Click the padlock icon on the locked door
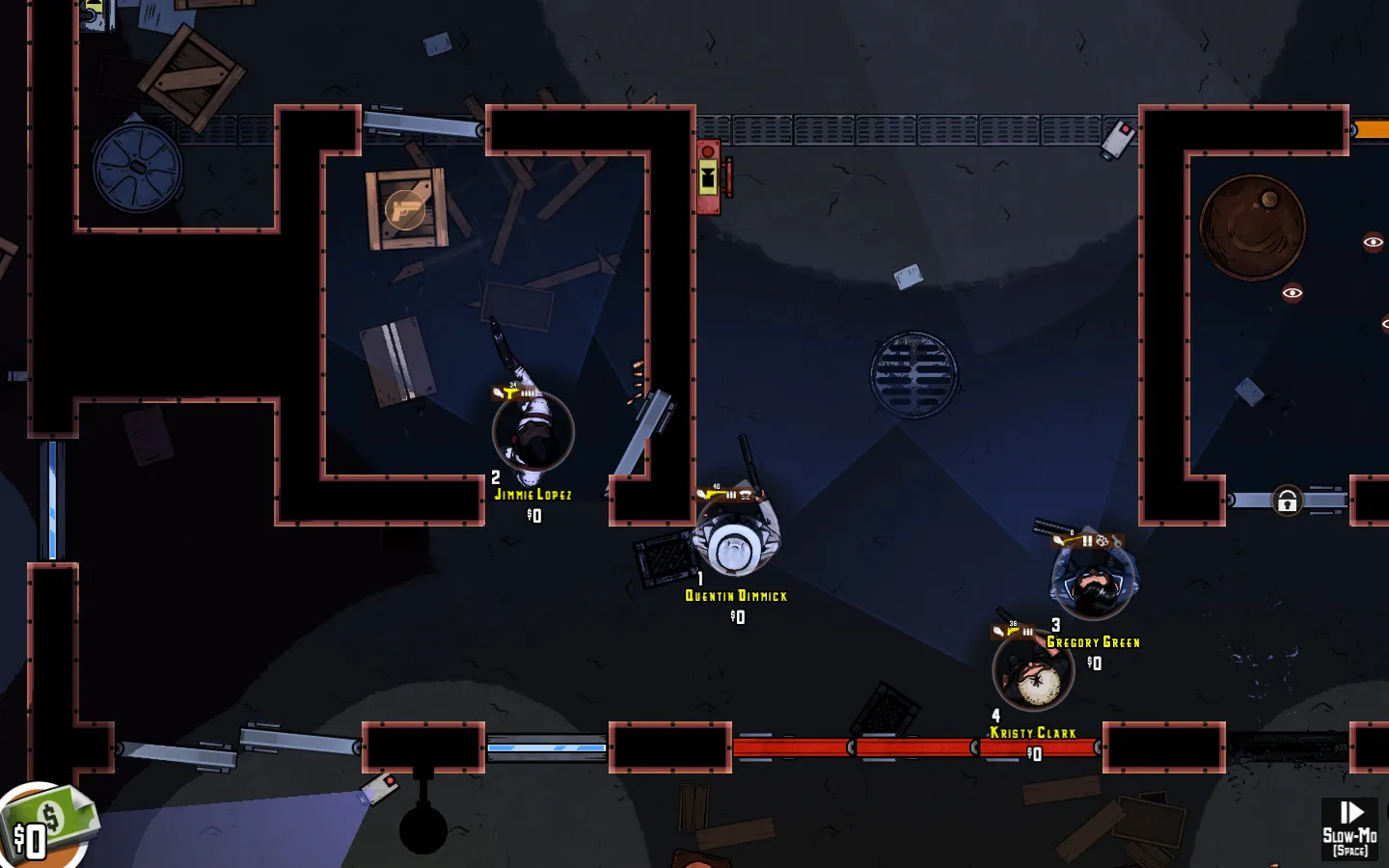 pyautogui.click(x=1287, y=502)
